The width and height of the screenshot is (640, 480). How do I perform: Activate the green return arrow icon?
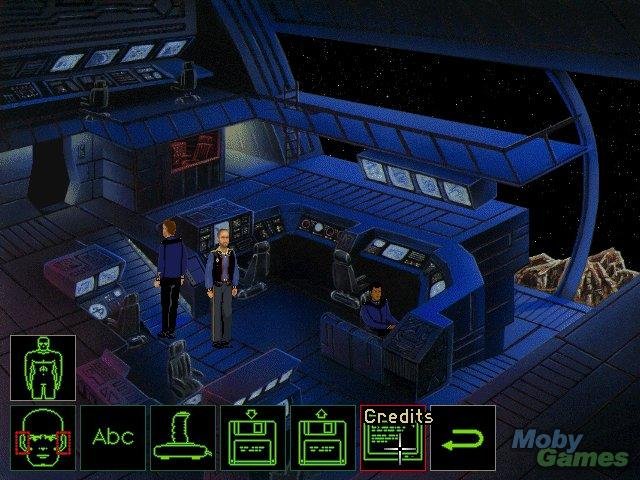point(463,437)
